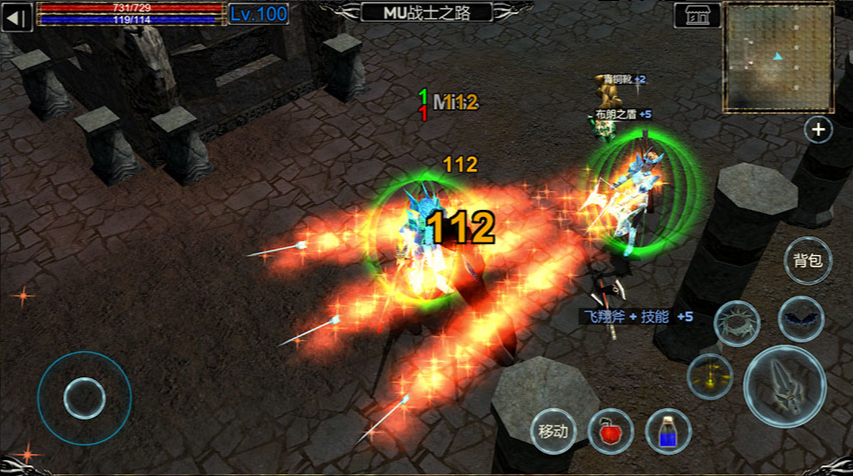Viewport: 853px width, 476px height.
Task: Tap the 移动 move button
Action: click(x=553, y=432)
